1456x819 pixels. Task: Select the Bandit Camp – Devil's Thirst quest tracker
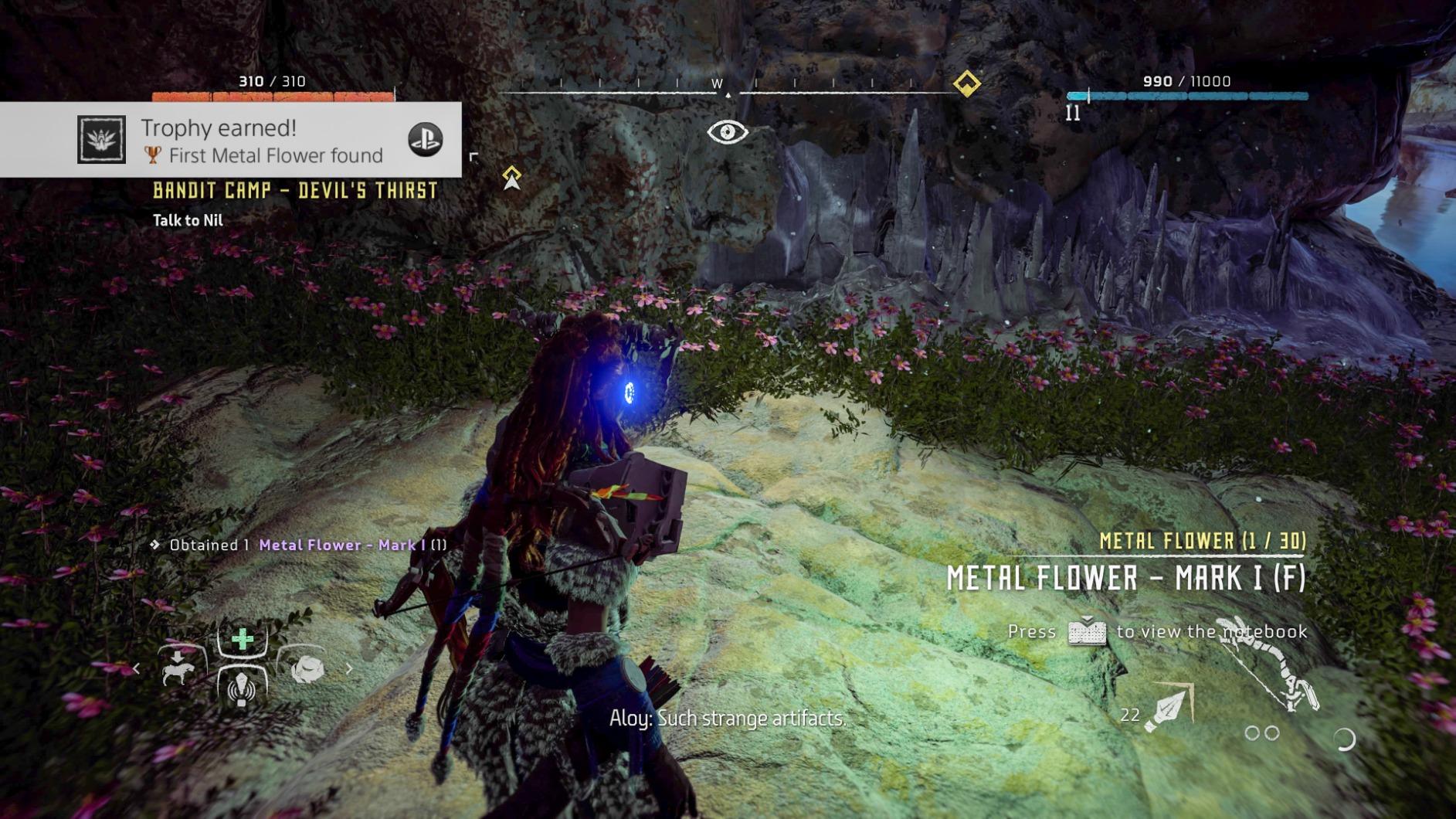295,191
